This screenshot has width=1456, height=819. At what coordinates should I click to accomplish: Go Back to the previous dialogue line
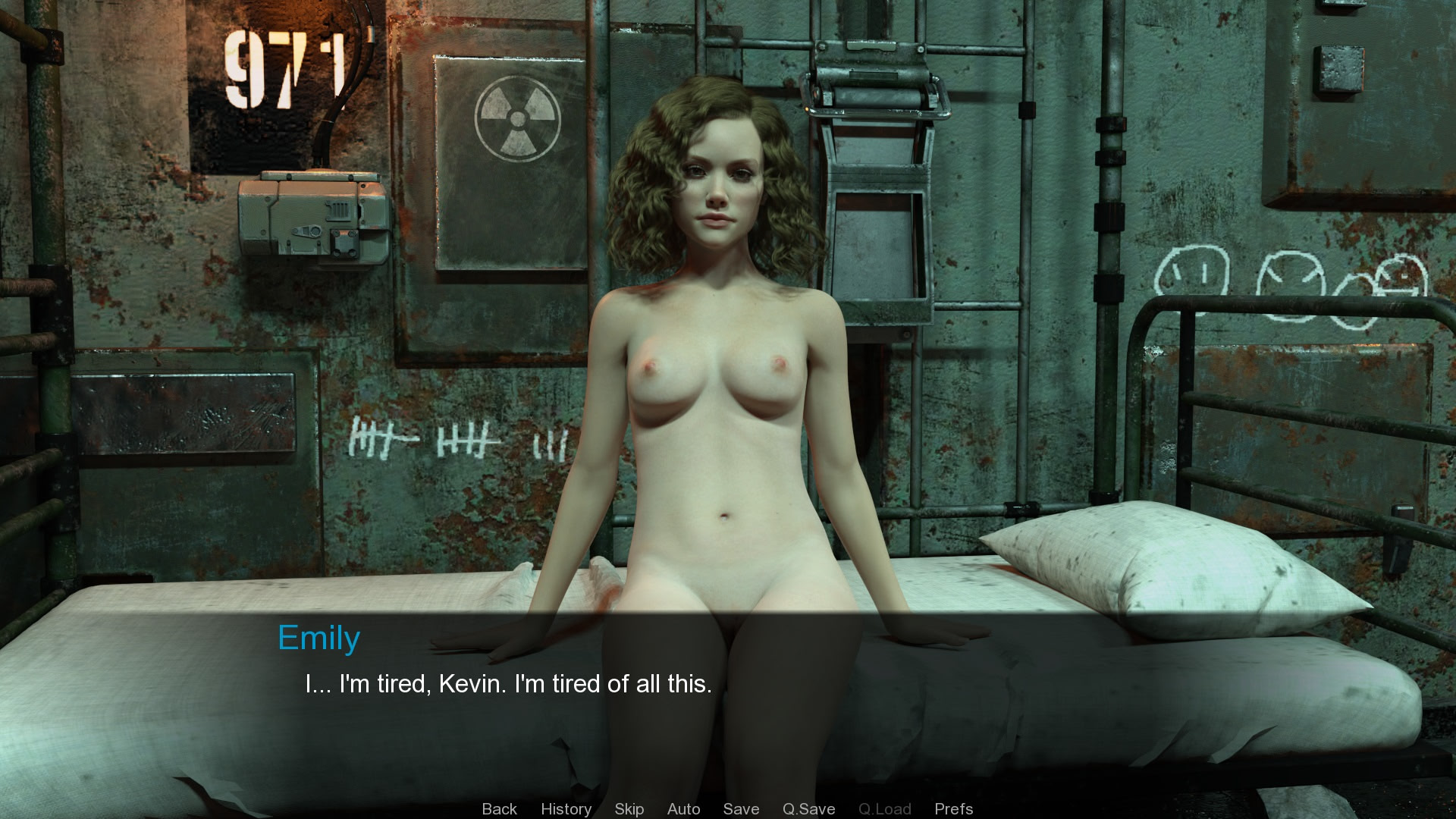pos(499,808)
